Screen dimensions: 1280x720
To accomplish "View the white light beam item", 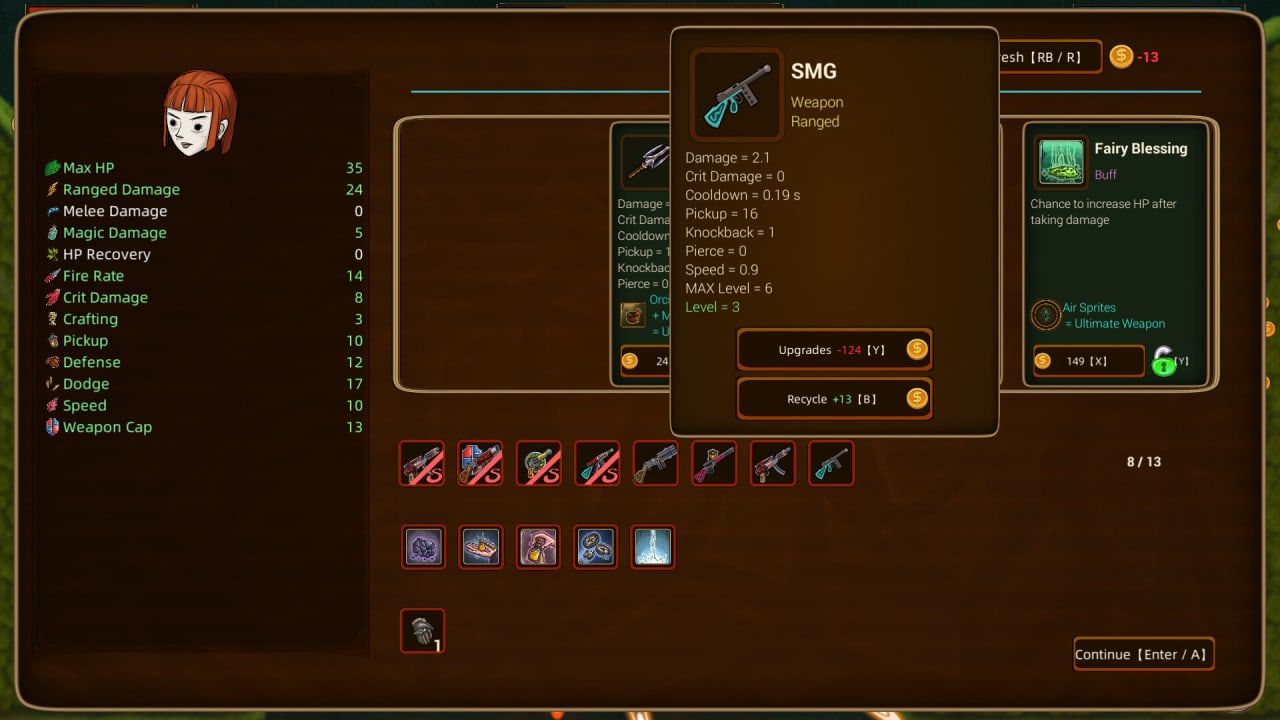I will (653, 547).
